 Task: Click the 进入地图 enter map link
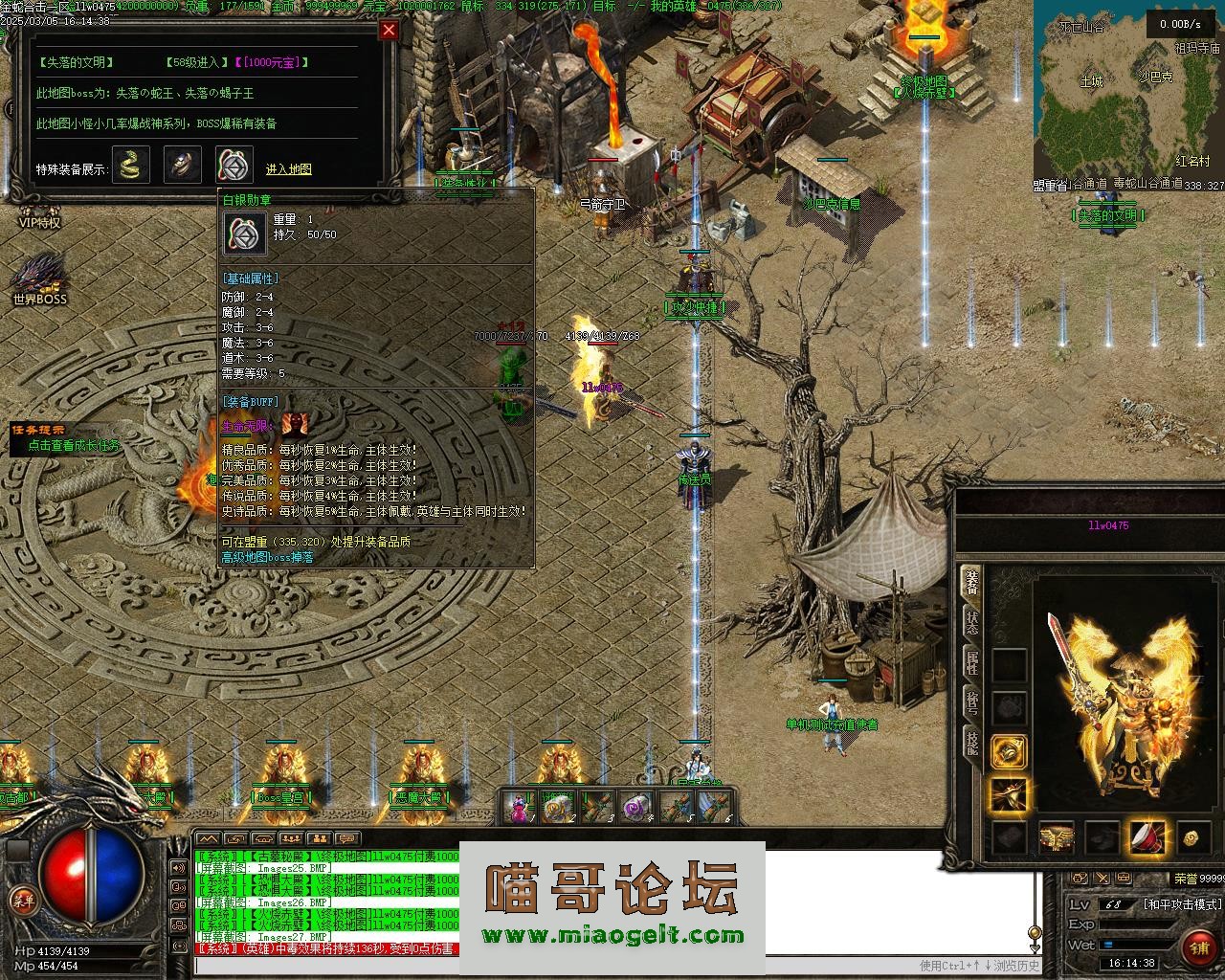point(288,169)
